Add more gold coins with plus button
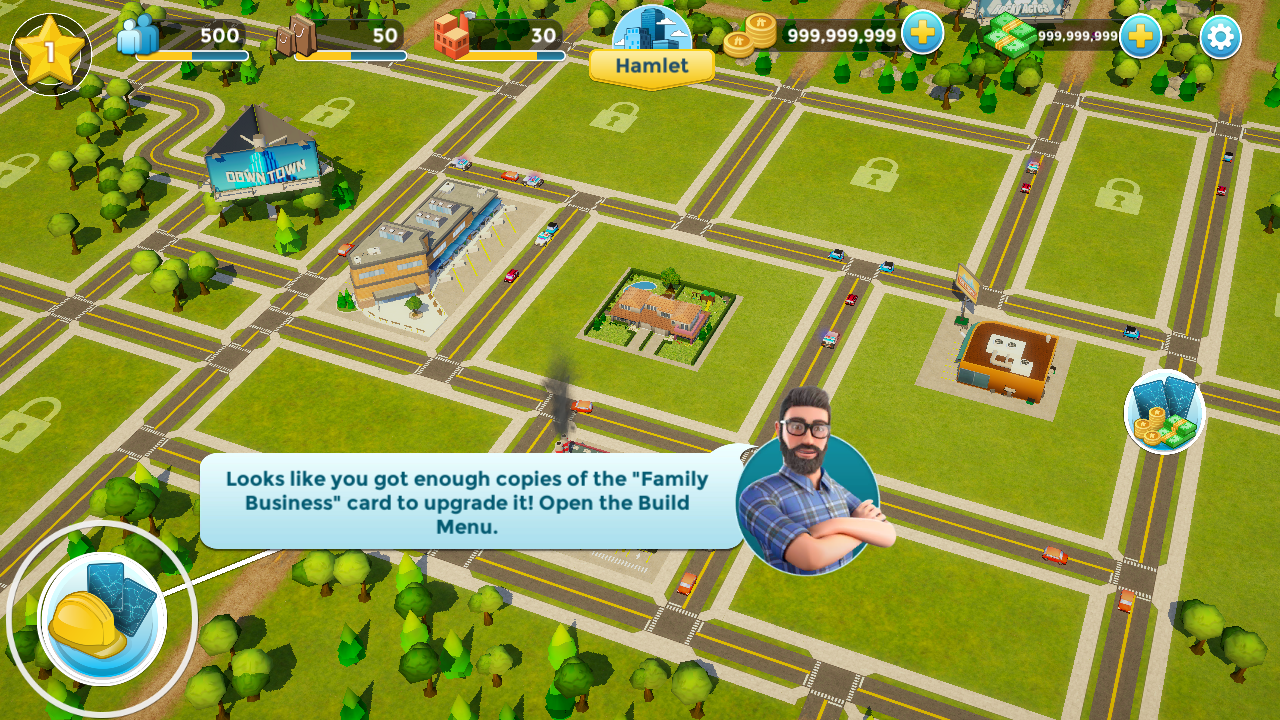The image size is (1280, 720). 922,33
